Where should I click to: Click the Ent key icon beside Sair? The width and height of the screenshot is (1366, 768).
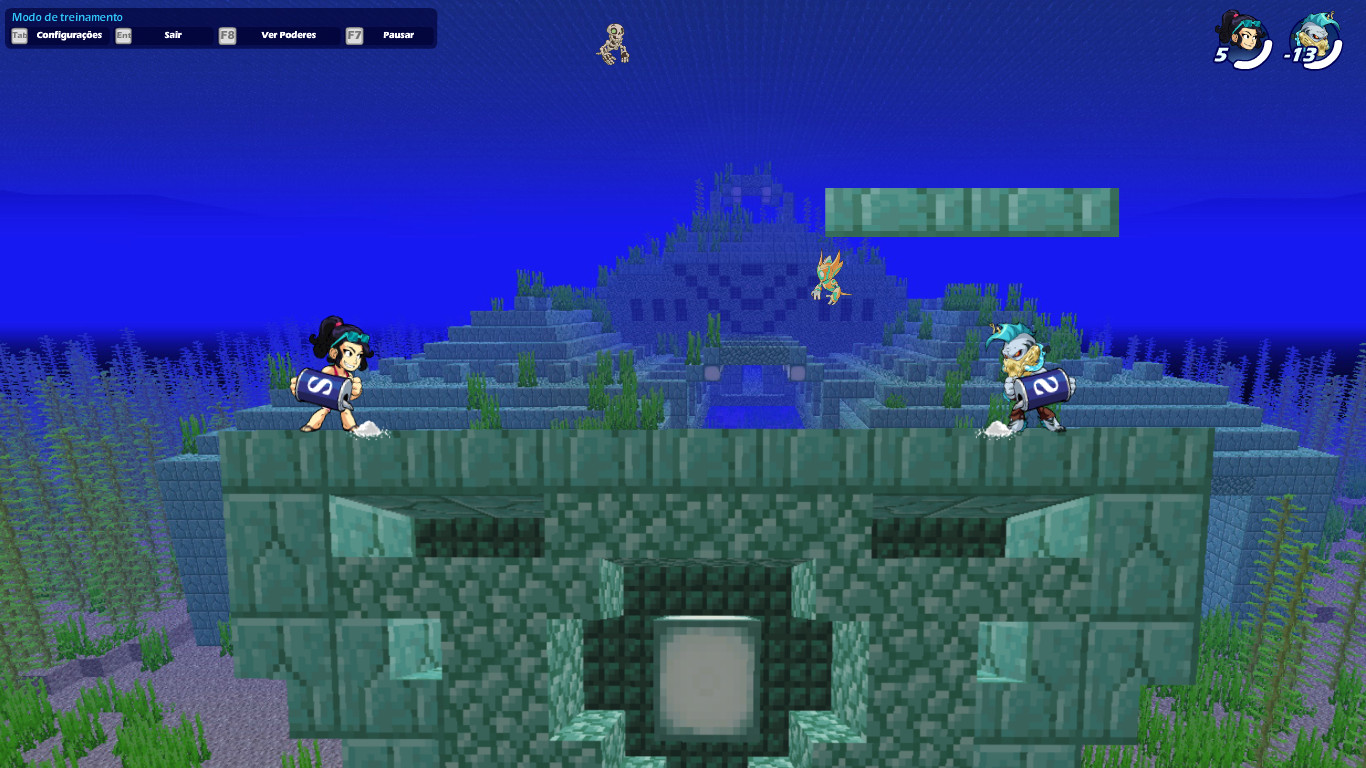click(x=122, y=35)
